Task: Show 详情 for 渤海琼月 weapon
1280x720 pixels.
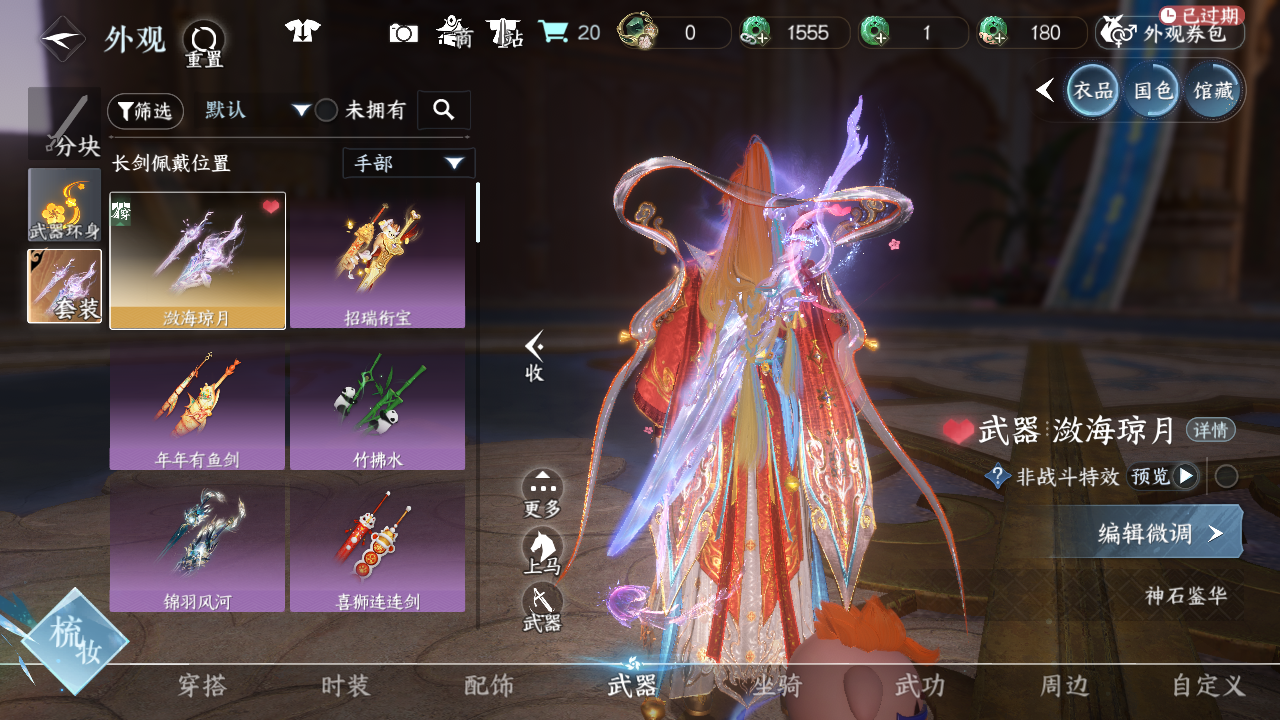Action: pyautogui.click(x=1210, y=431)
